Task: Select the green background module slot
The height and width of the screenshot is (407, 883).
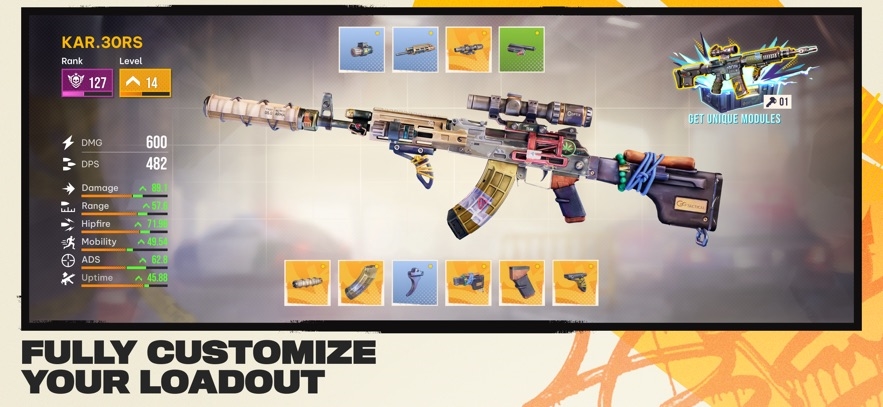Action: [x=521, y=49]
